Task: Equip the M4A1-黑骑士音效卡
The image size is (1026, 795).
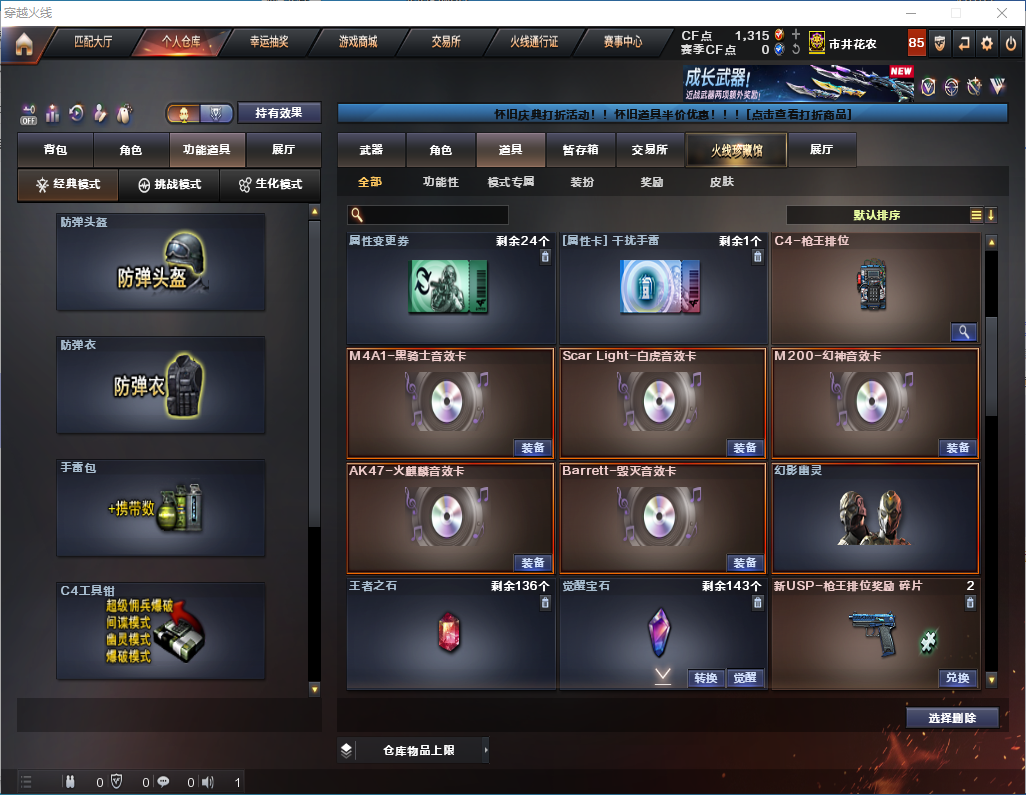Action: [x=533, y=447]
